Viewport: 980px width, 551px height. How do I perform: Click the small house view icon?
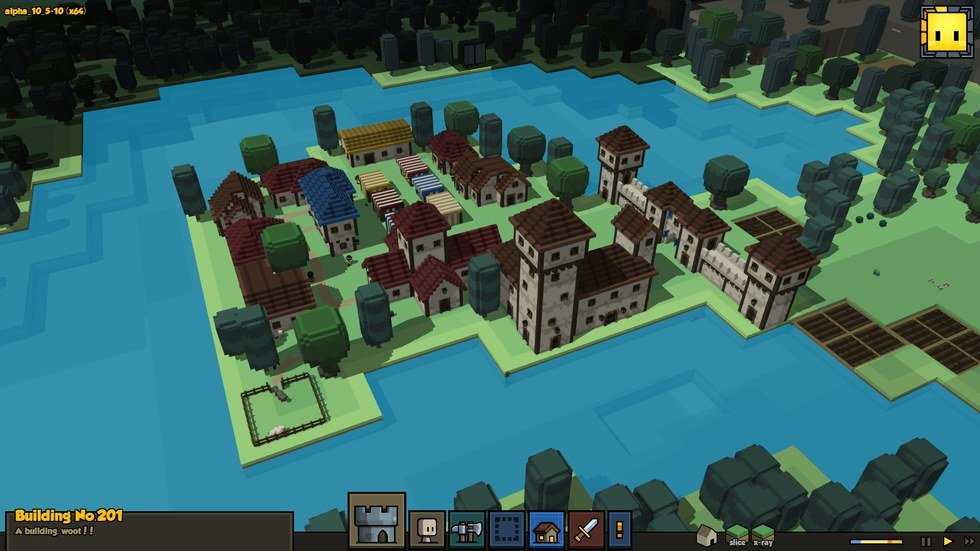706,535
